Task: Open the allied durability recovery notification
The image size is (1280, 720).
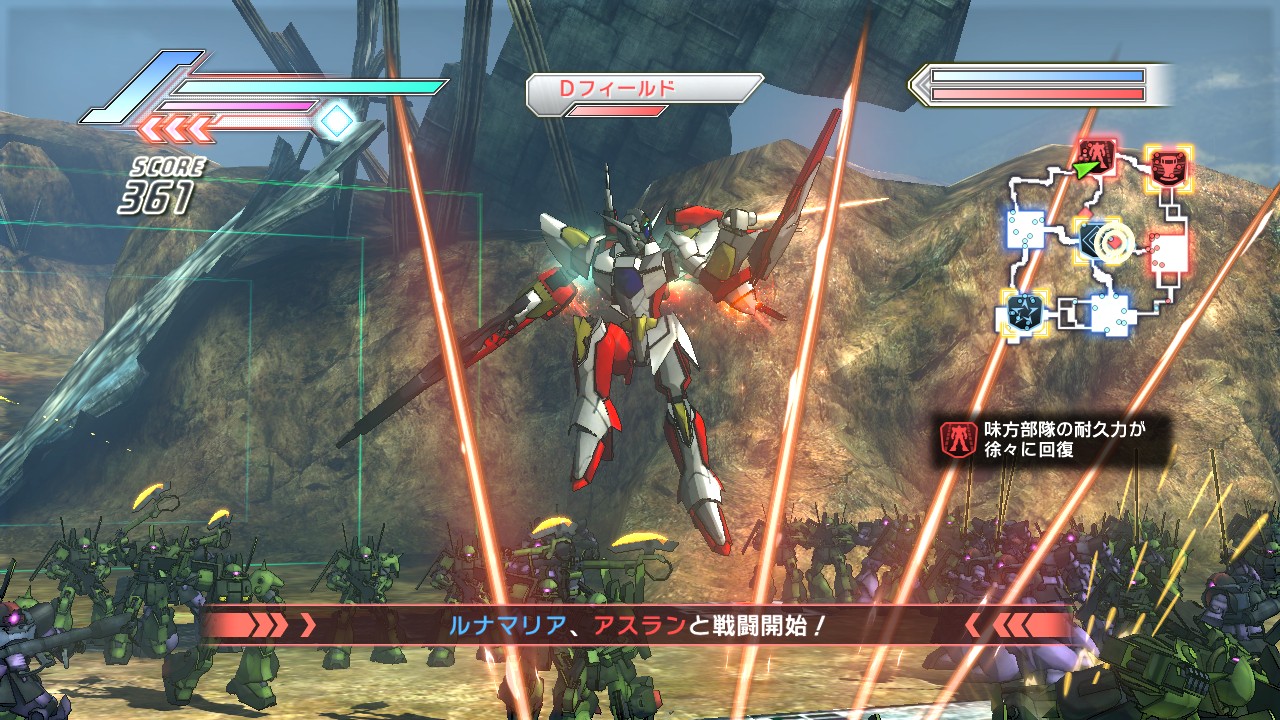Action: click(1054, 440)
